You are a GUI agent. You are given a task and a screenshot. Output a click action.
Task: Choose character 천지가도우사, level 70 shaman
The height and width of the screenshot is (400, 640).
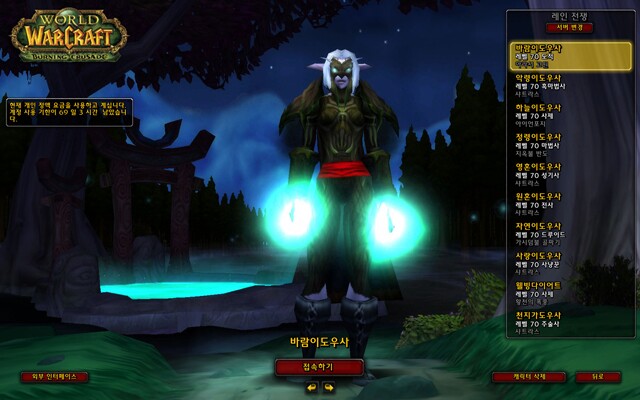pos(572,322)
